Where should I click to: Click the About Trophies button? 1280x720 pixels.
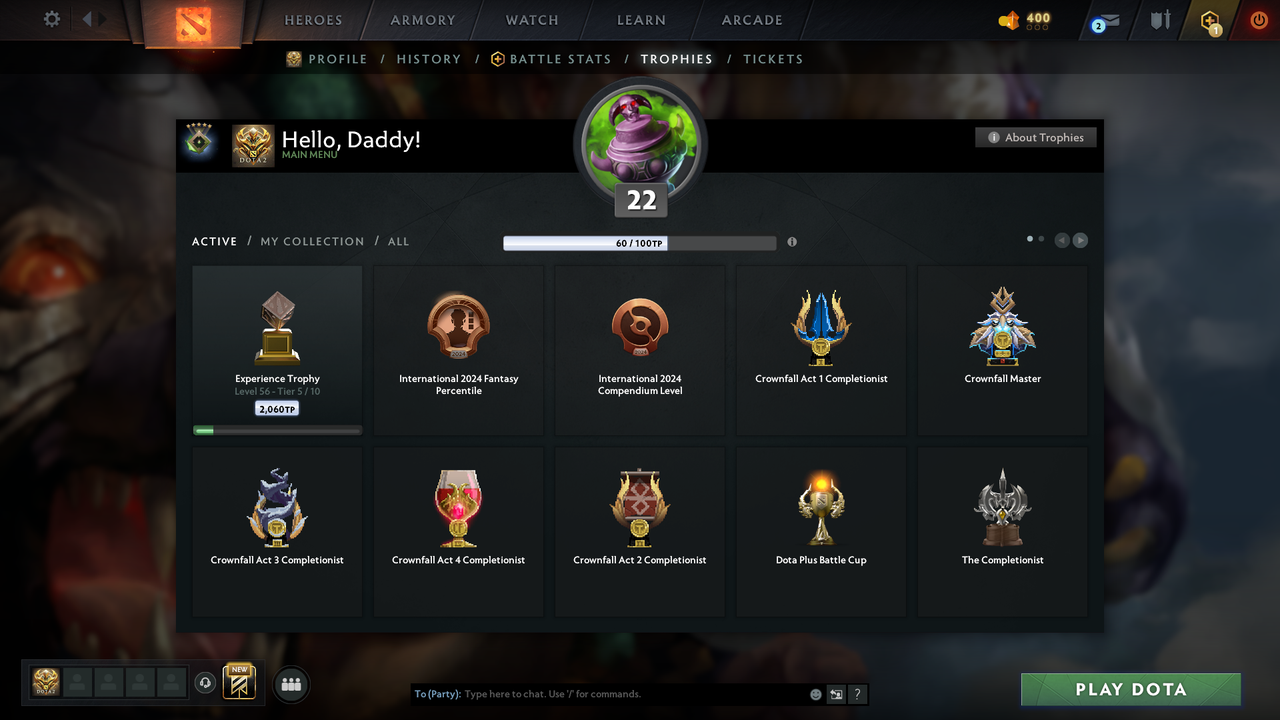coord(1035,137)
